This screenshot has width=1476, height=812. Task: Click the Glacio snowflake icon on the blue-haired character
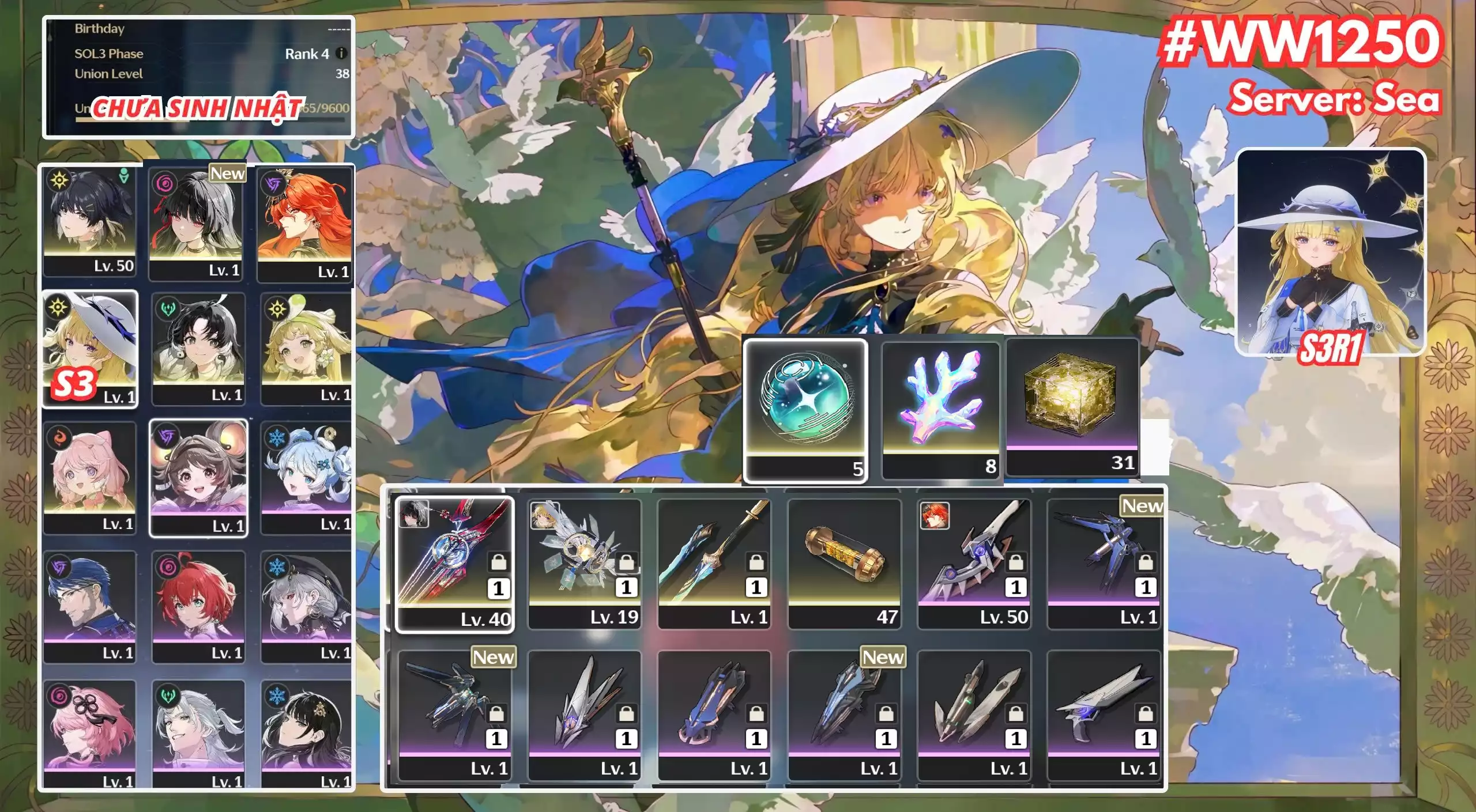(277, 437)
